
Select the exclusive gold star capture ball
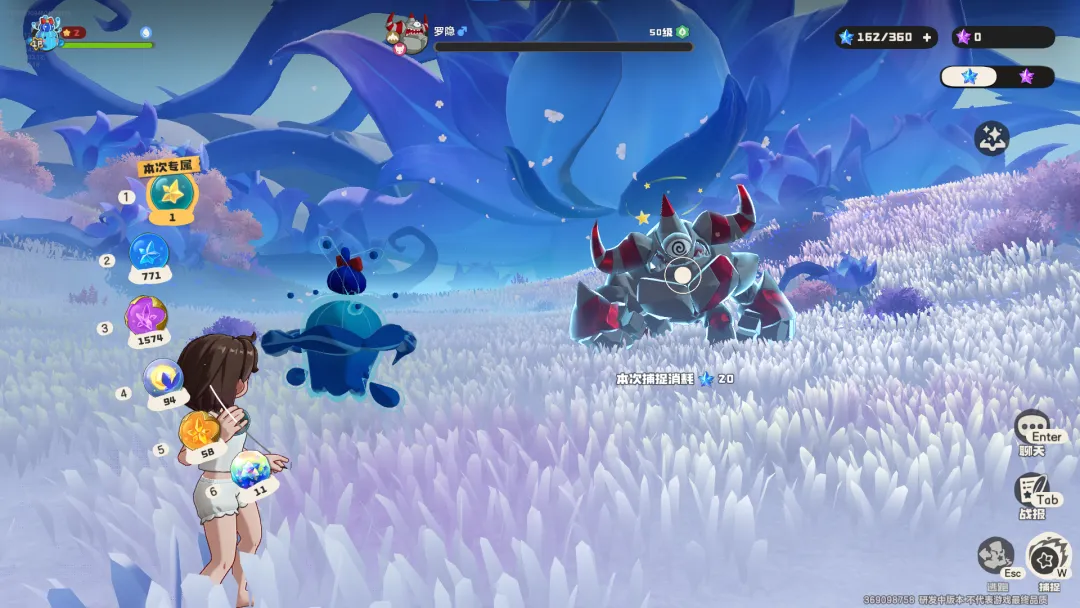coord(171,193)
